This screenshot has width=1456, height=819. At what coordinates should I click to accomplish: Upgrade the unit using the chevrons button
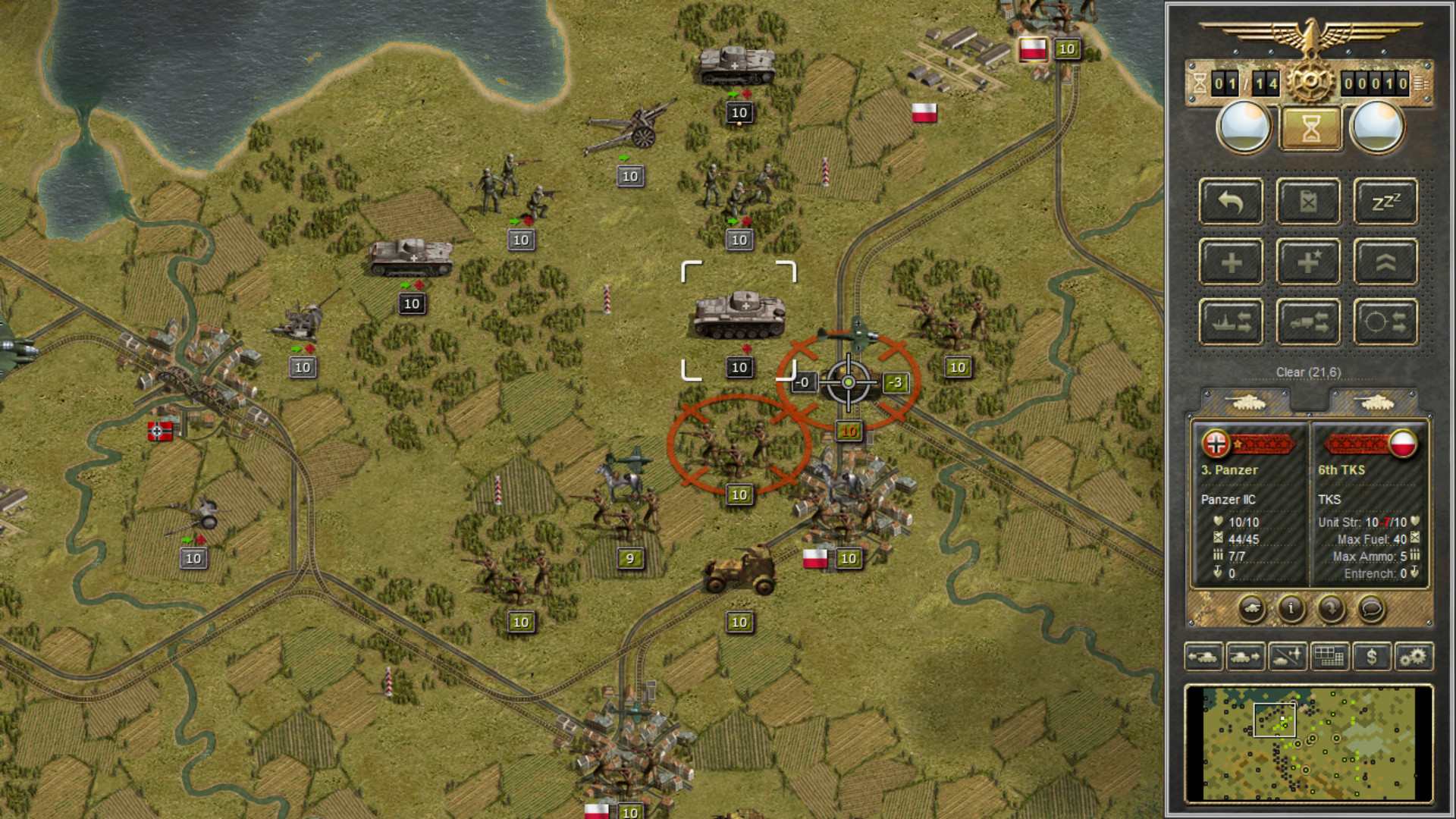tap(1385, 262)
